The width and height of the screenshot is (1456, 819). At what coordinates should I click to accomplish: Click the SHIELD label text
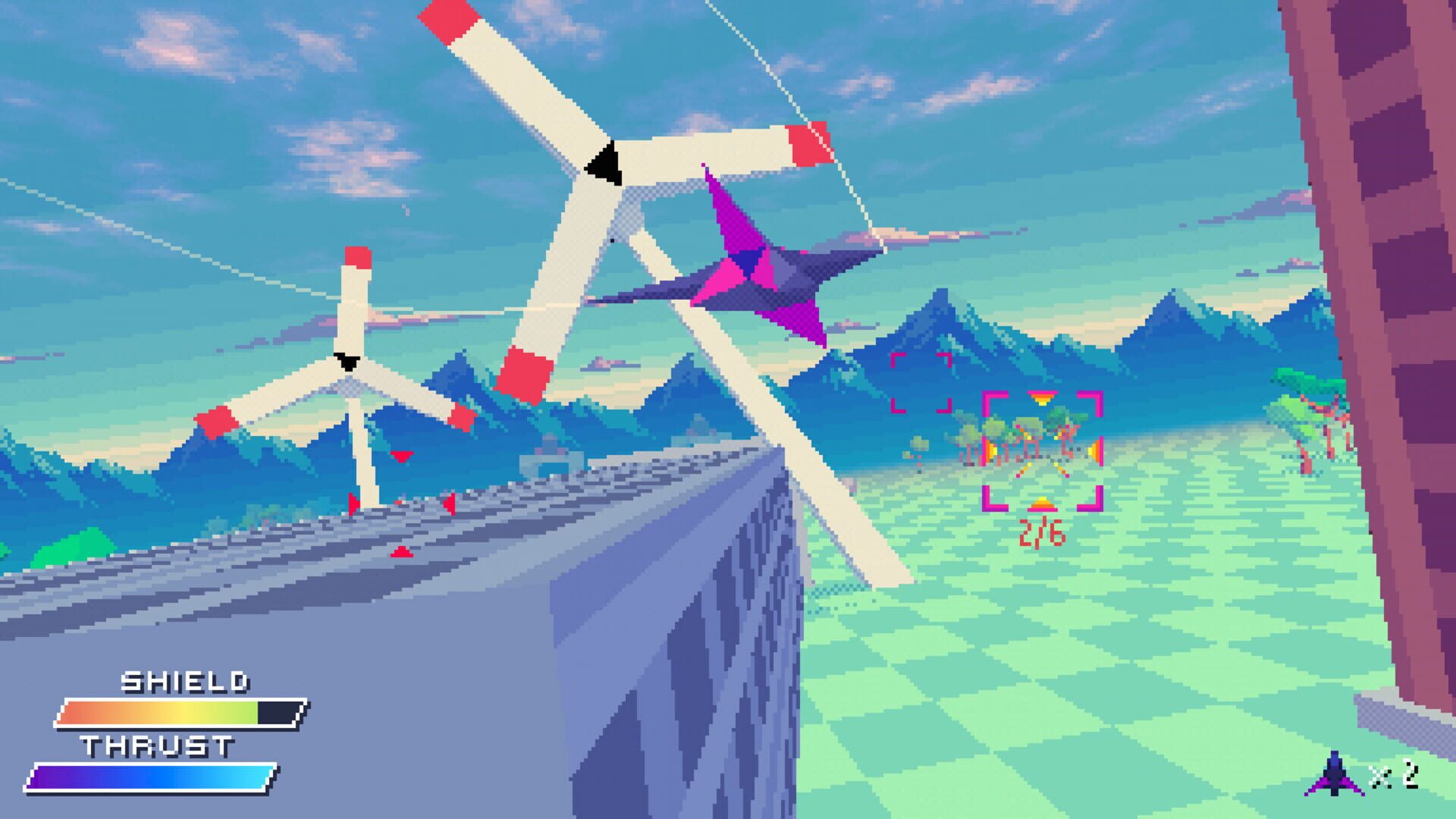(187, 682)
